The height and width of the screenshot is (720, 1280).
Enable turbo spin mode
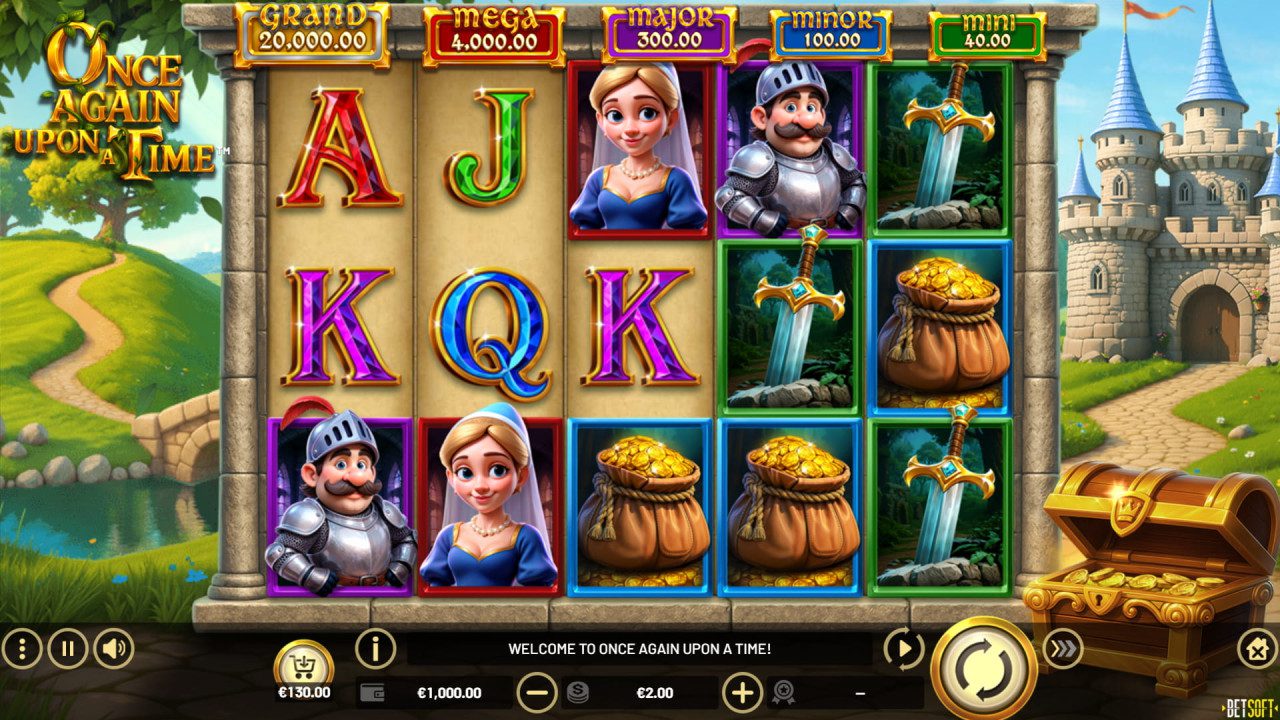[1066, 648]
